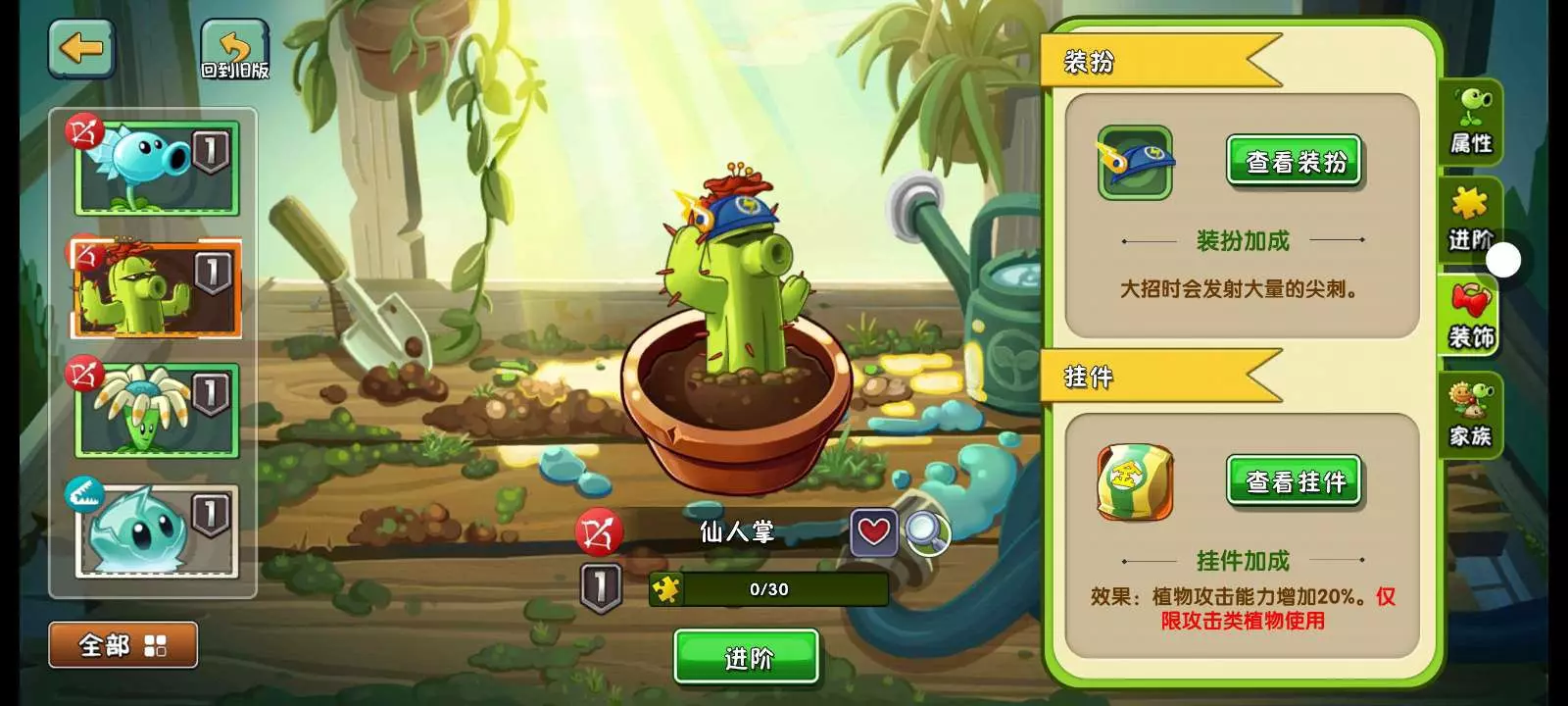Select the Cactus plant card

click(x=157, y=288)
